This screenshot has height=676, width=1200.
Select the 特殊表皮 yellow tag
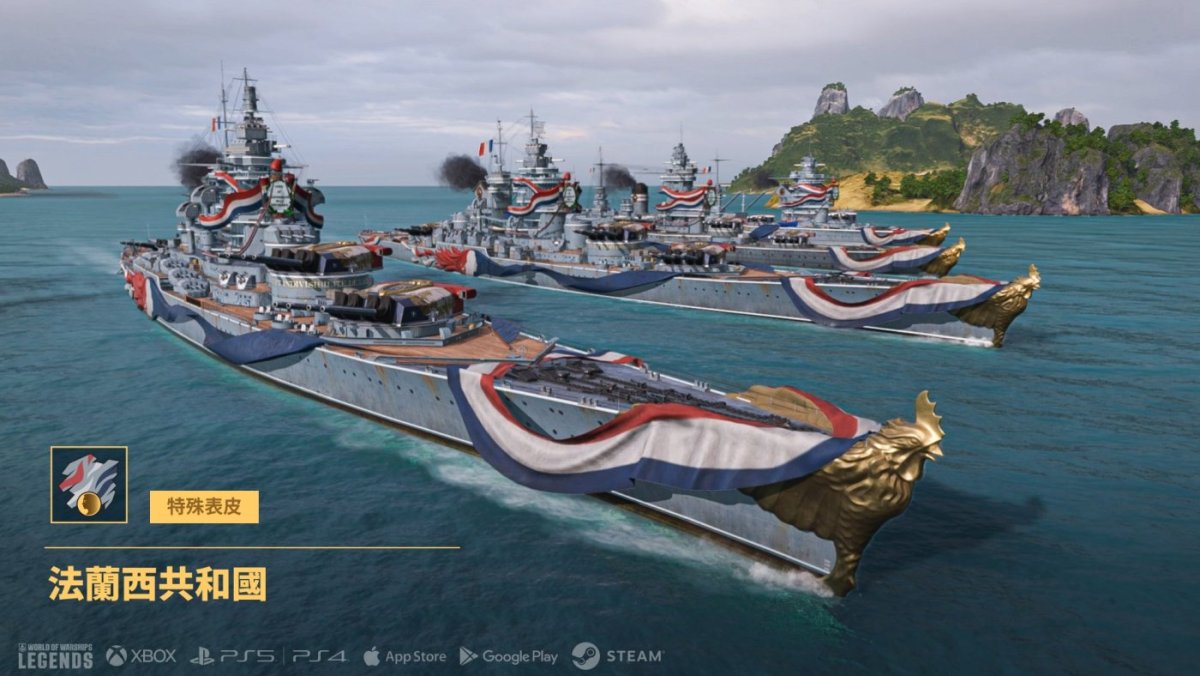pyautogui.click(x=204, y=507)
